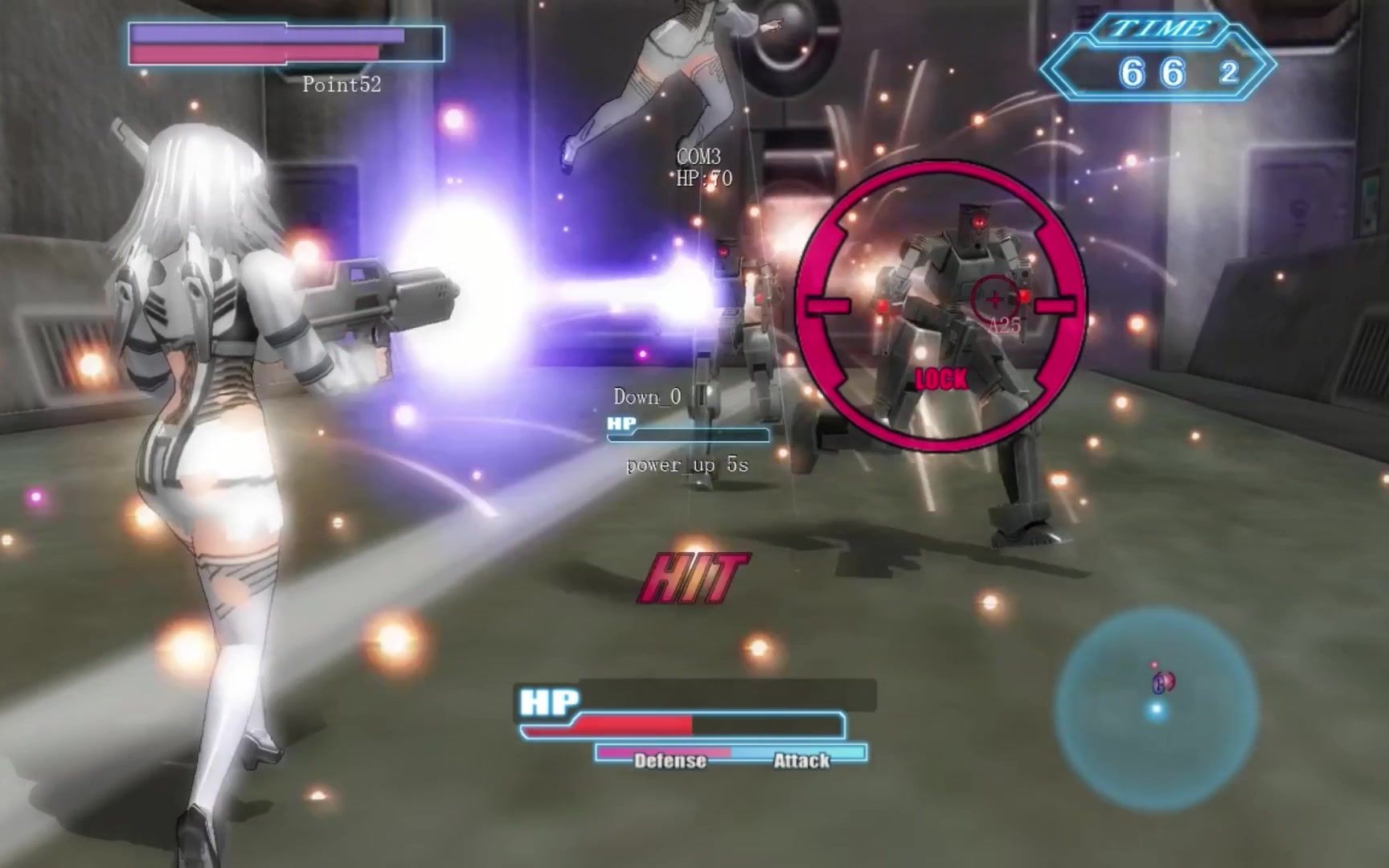This screenshot has height=868, width=1389.
Task: Toggle the Attack stance indicator
Action: (801, 759)
